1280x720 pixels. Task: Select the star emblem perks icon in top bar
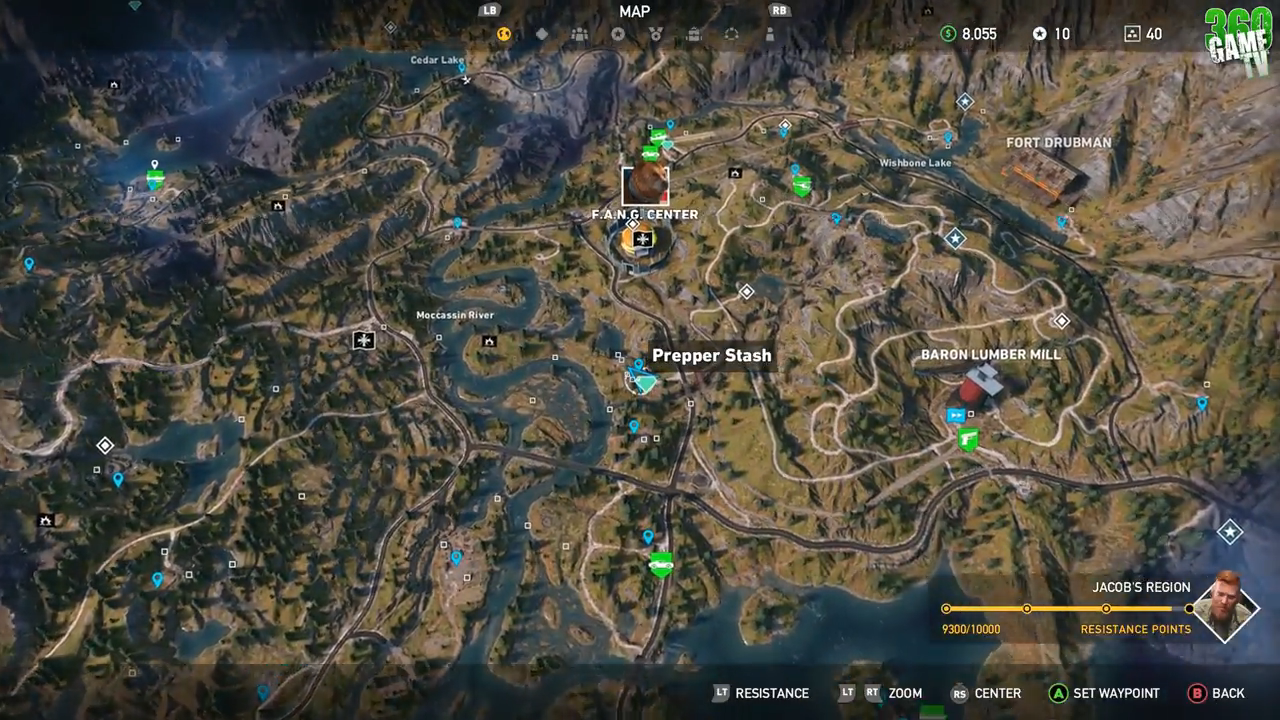pyautogui.click(x=618, y=33)
